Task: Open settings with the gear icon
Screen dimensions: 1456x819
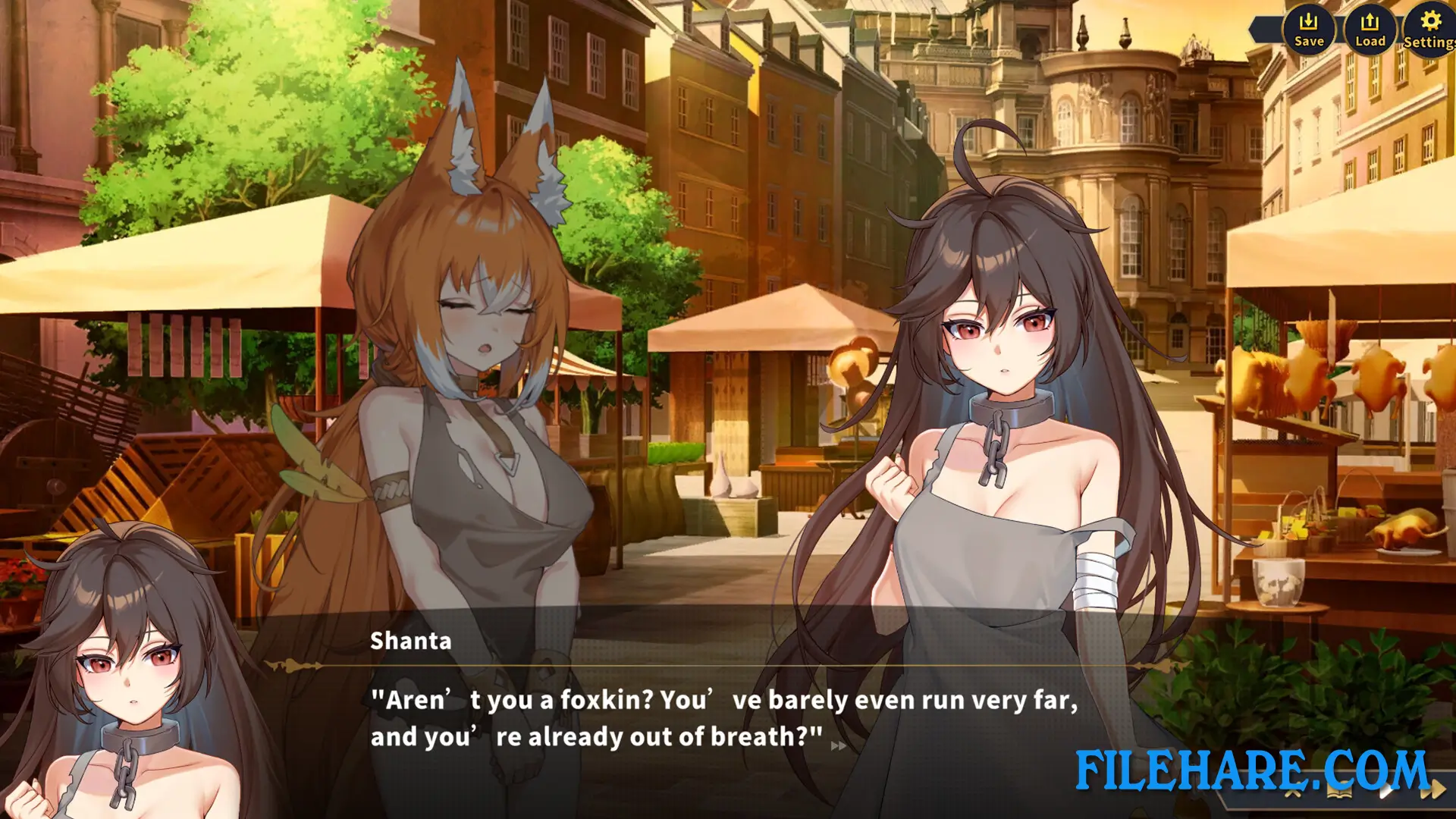Action: pos(1429,30)
